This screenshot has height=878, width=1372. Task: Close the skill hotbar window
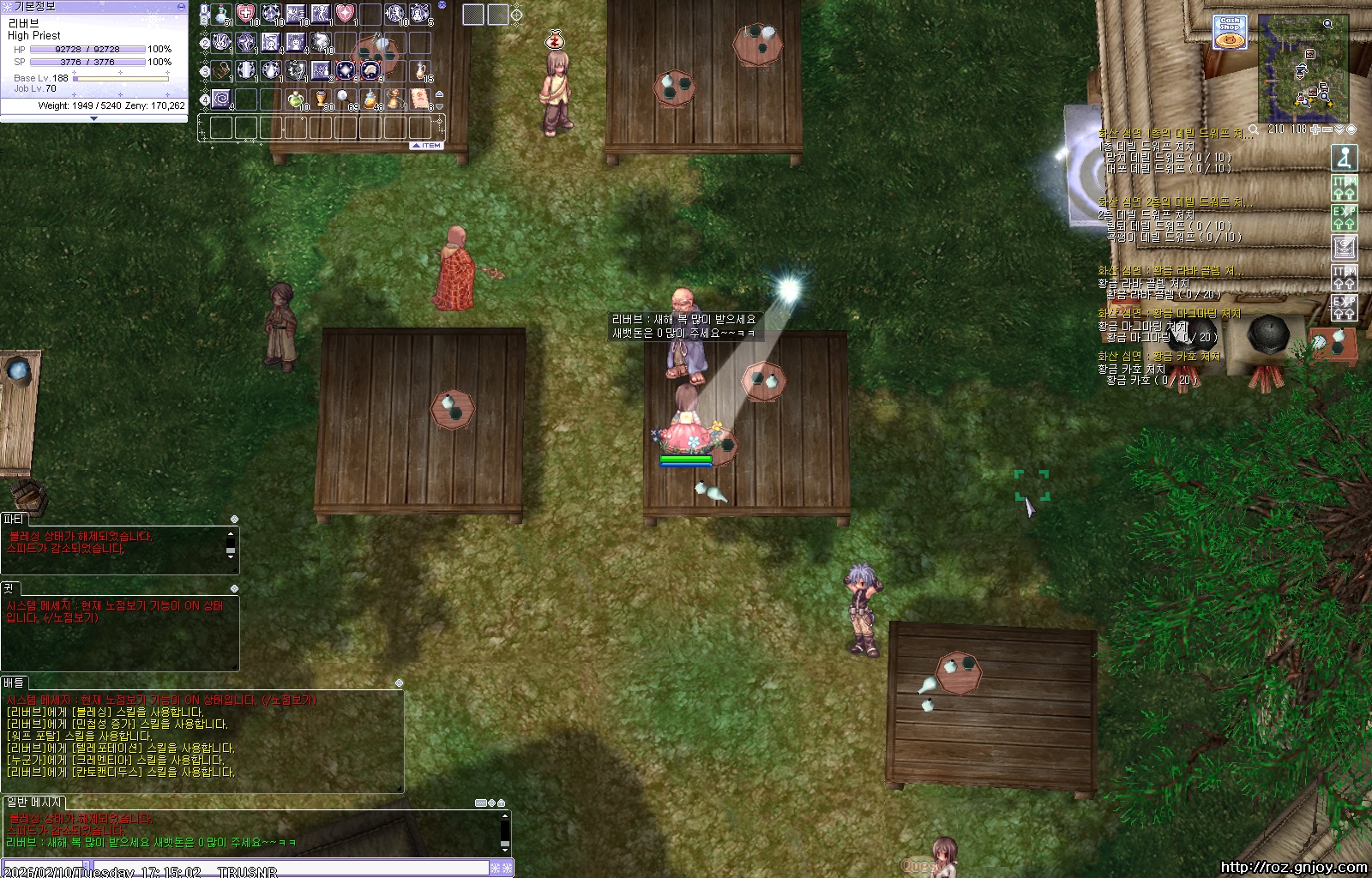point(442,5)
